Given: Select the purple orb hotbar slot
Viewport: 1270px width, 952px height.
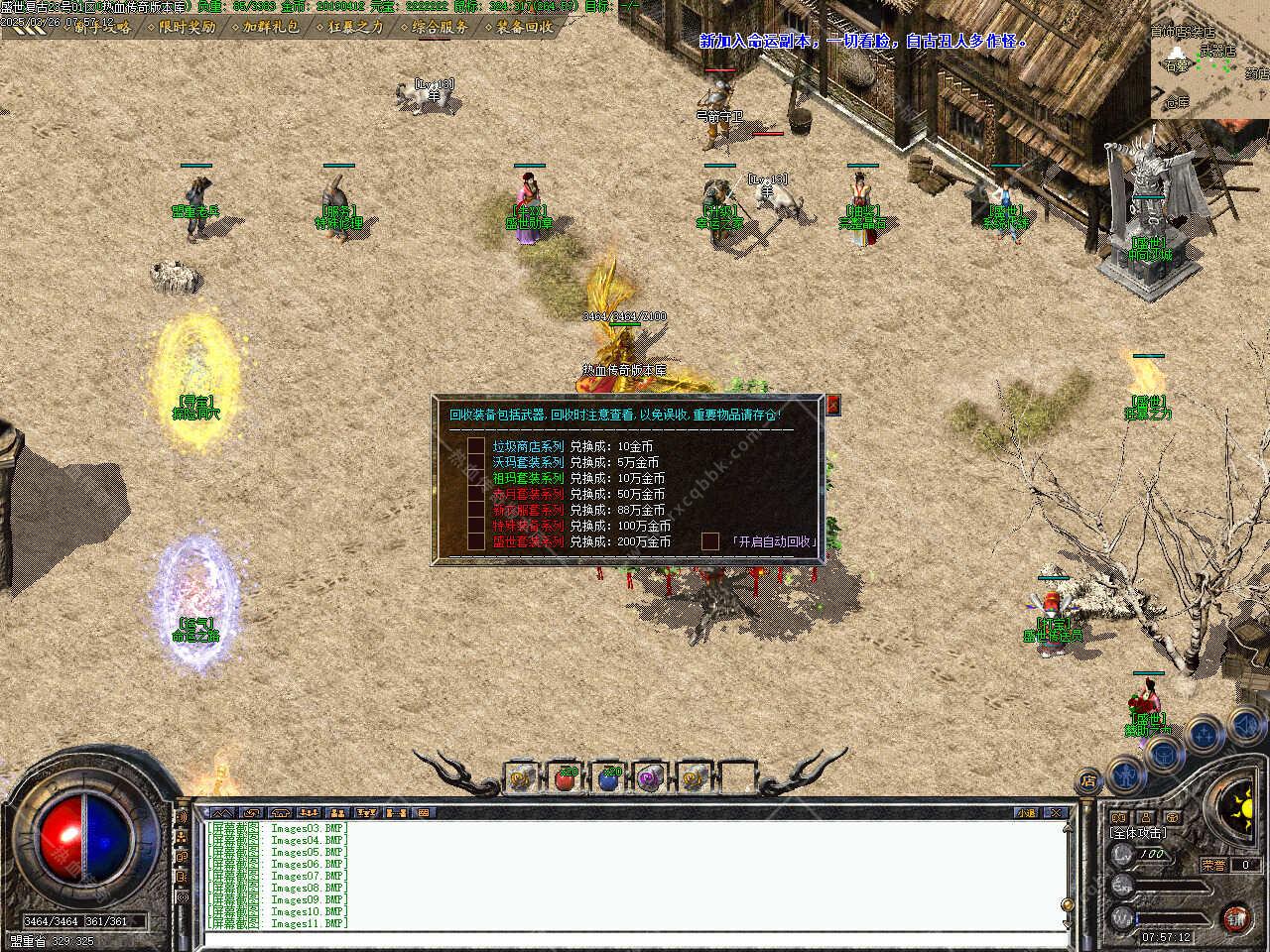Looking at the screenshot, I should click(652, 778).
